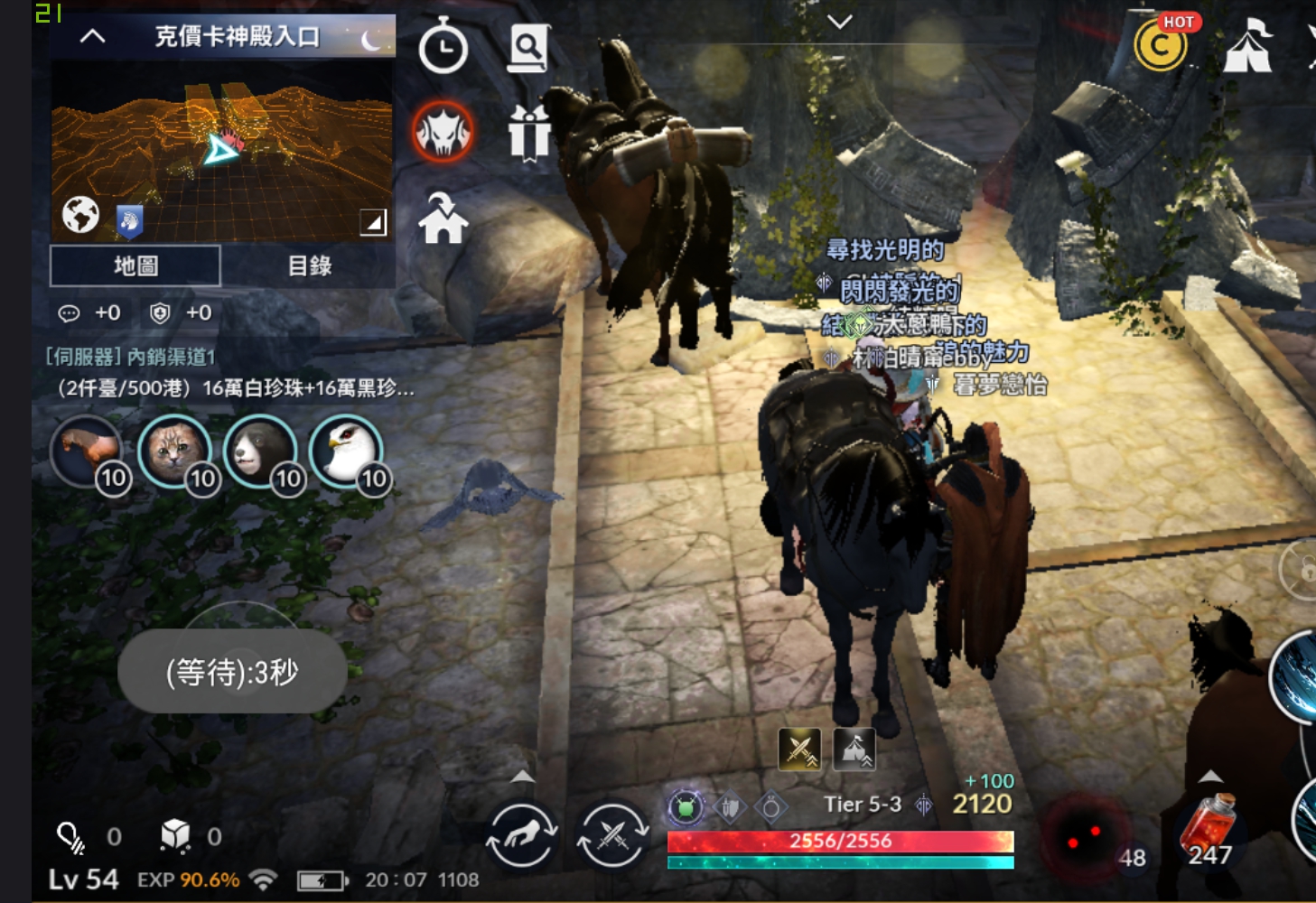The width and height of the screenshot is (1316, 903).
Task: Expand the top dropdown chevron arrow
Action: [x=840, y=22]
